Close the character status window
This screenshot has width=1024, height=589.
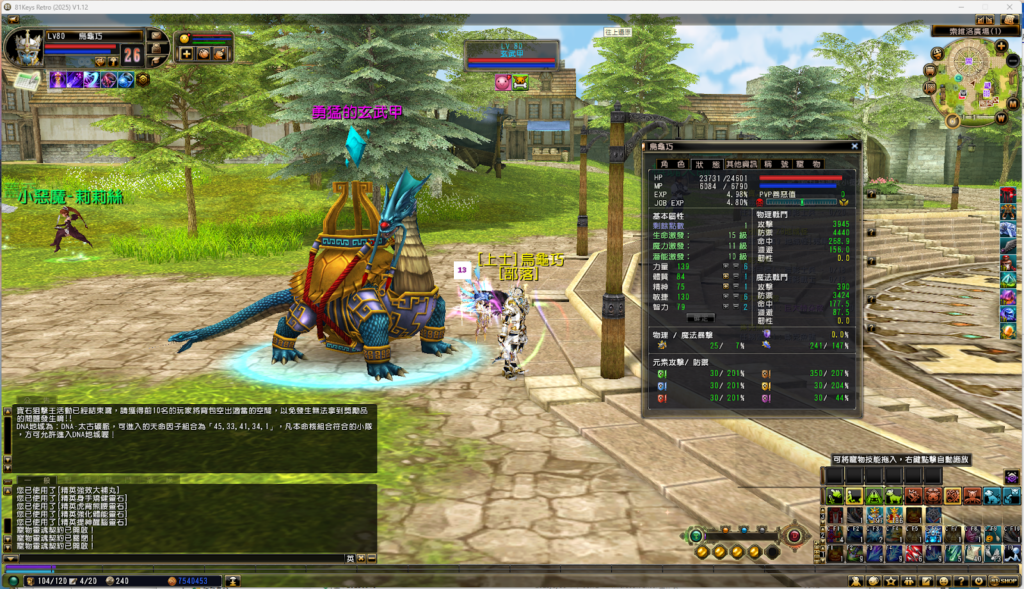click(x=854, y=146)
